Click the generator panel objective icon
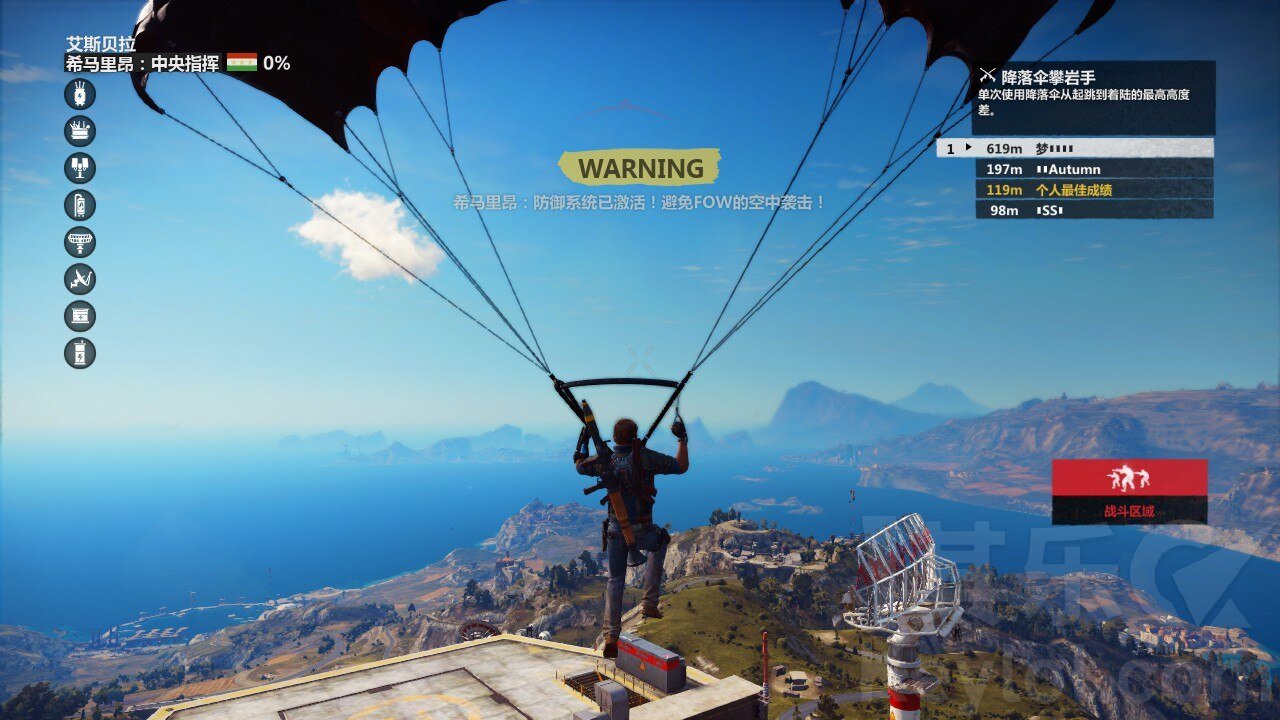This screenshot has height=720, width=1280. [x=80, y=316]
